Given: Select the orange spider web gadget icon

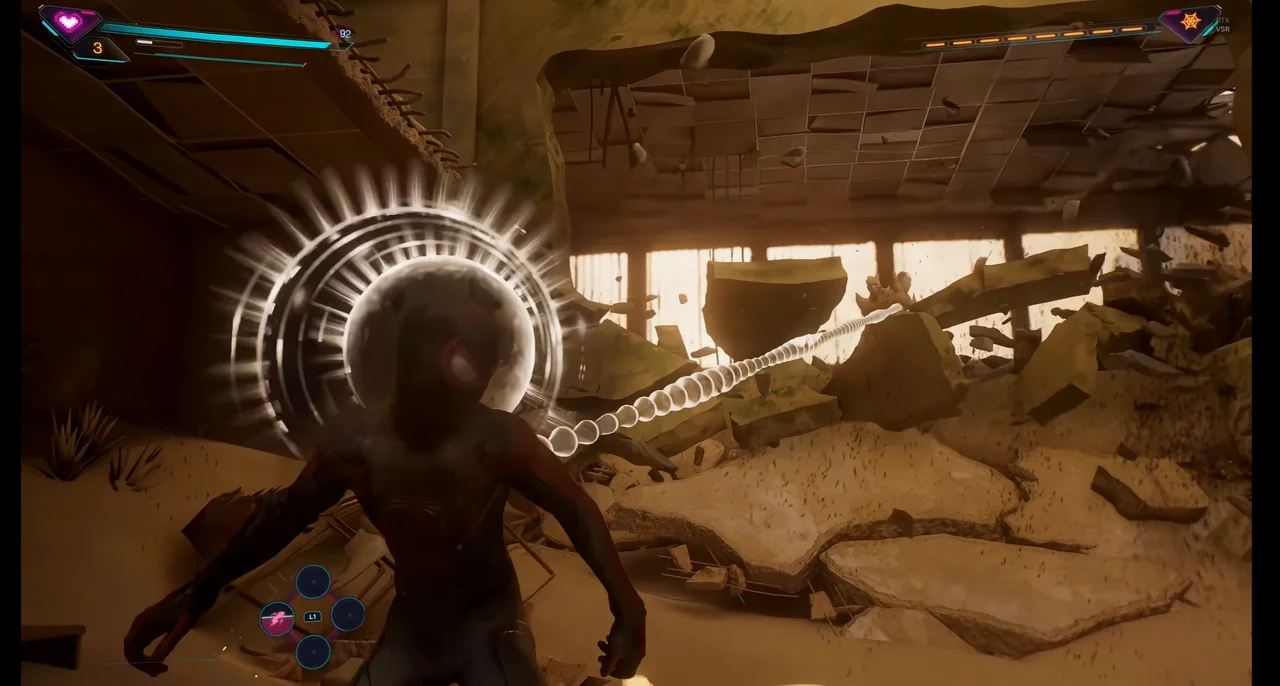Looking at the screenshot, I should pos(1190,21).
